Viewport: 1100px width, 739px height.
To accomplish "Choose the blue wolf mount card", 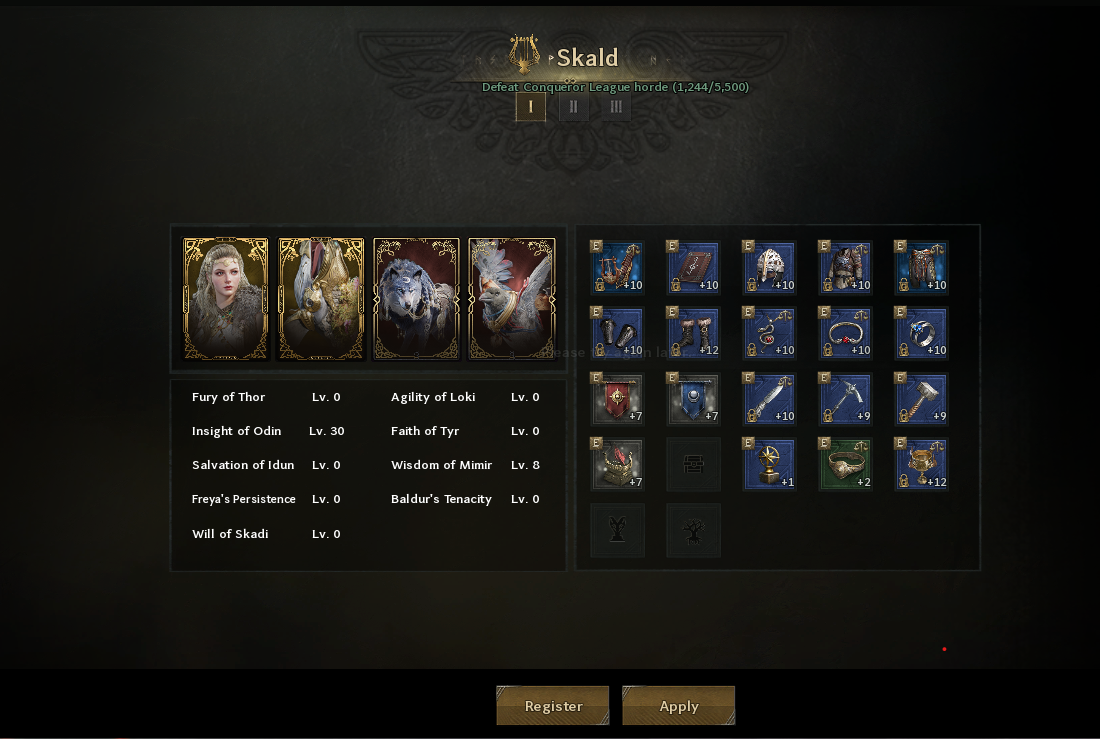I will pyautogui.click(x=417, y=299).
